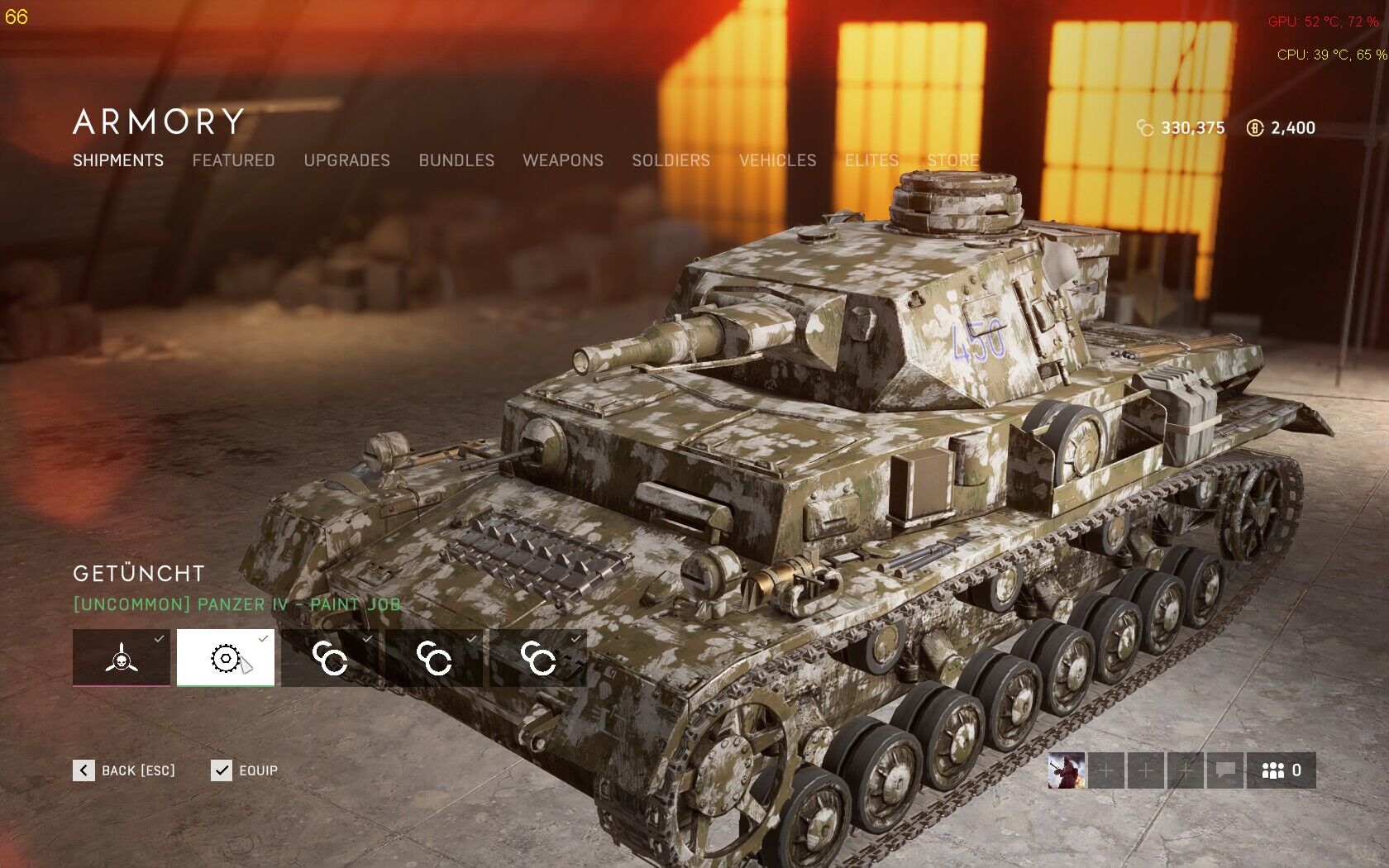Image resolution: width=1389 pixels, height=868 pixels.
Task: Click the Back button
Action: tap(124, 770)
